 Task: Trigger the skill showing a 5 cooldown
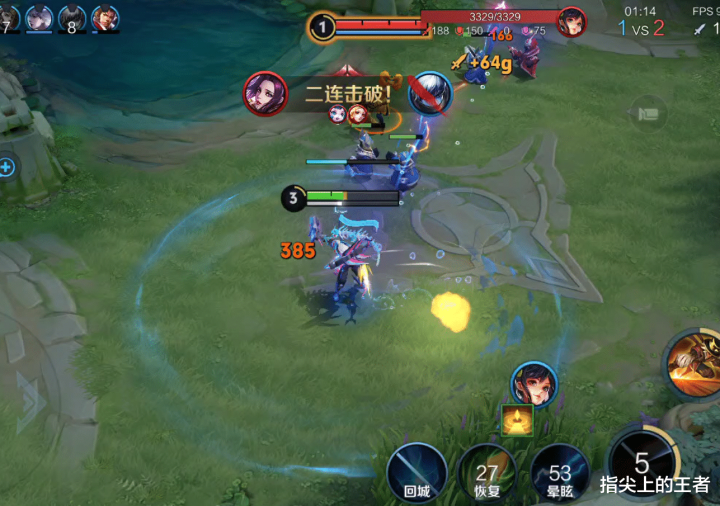[x=641, y=464]
